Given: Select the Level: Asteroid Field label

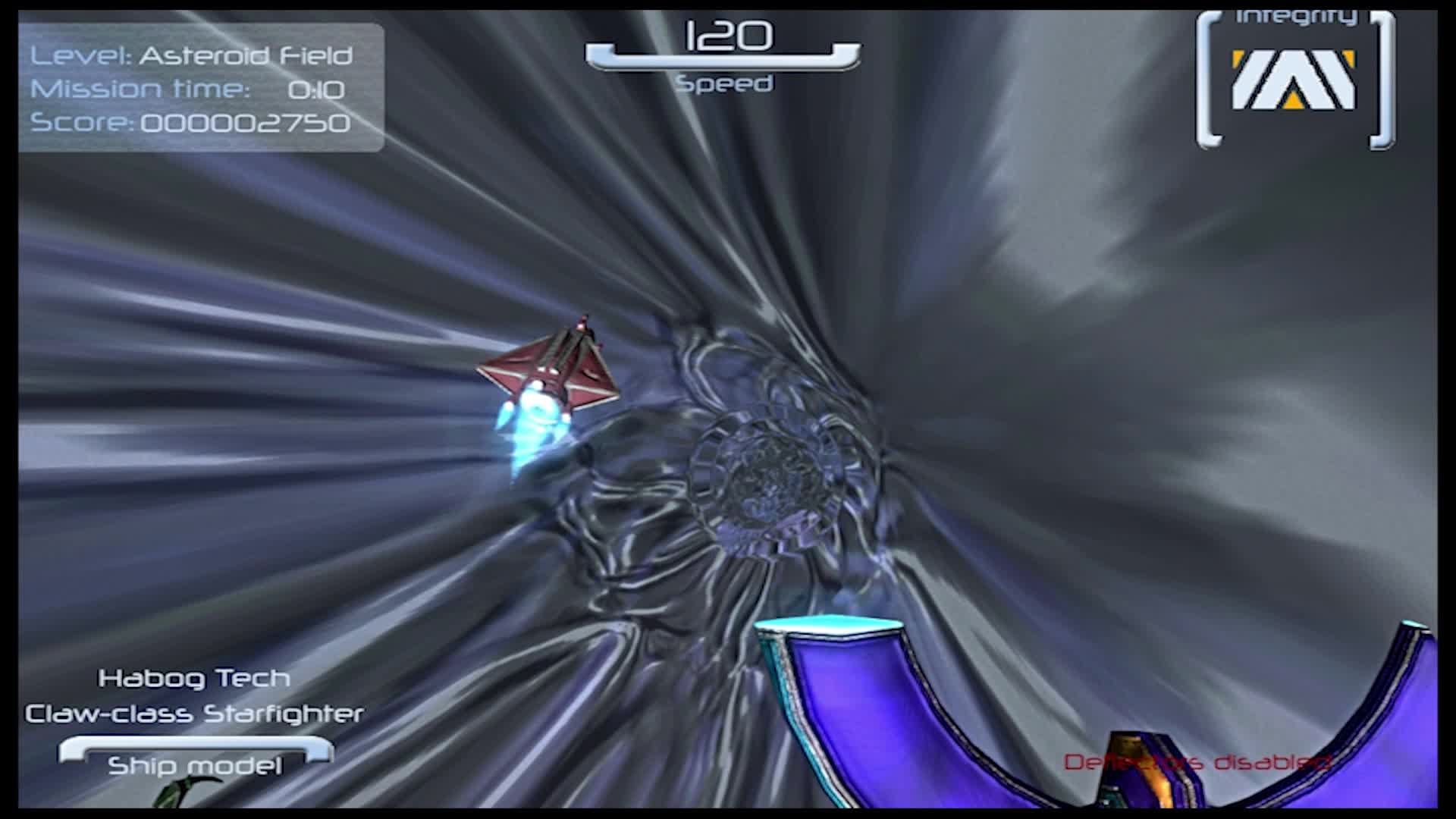Looking at the screenshot, I should (x=192, y=55).
